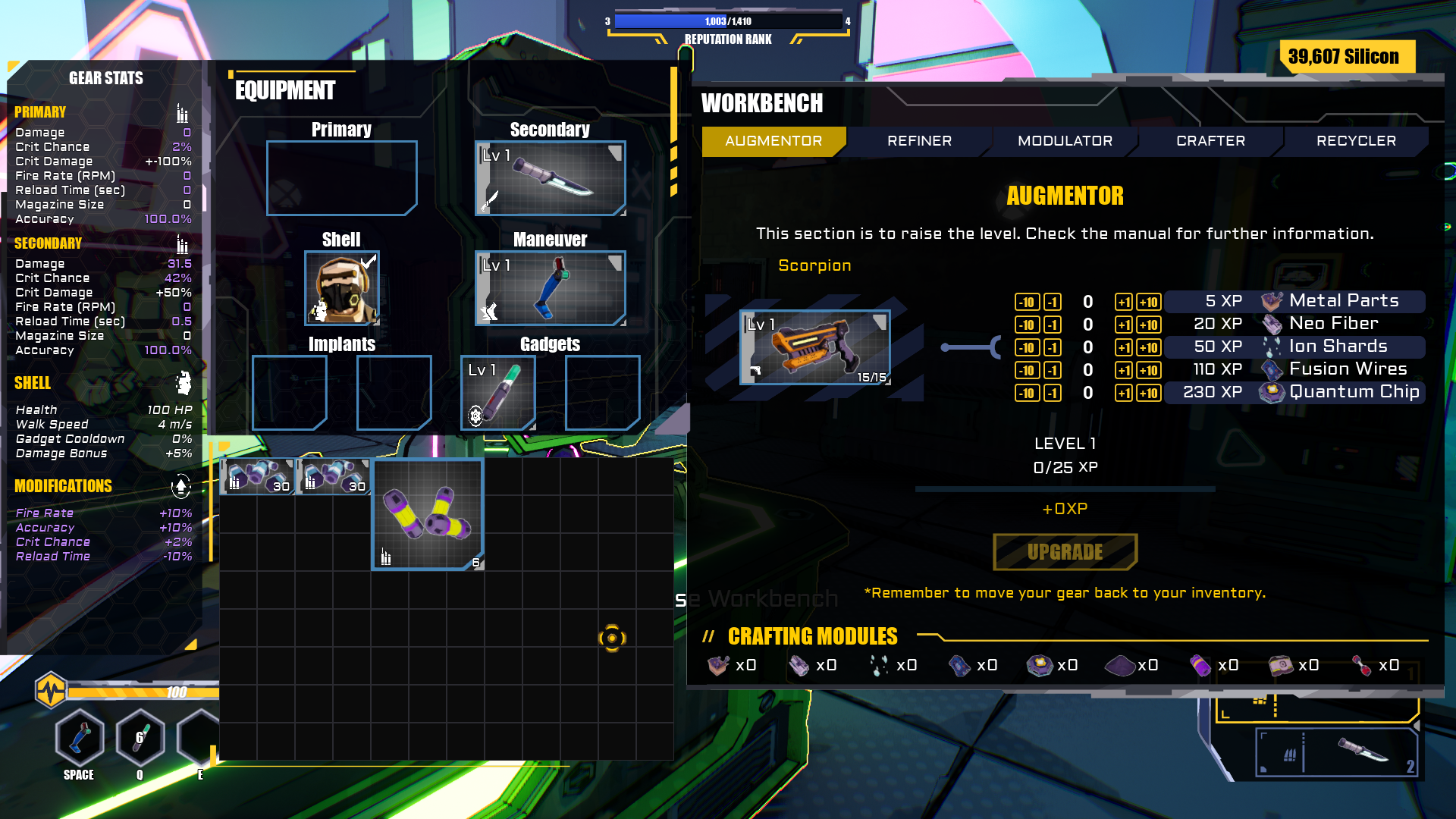1456x819 pixels.
Task: Open the Modulator tab
Action: click(x=1065, y=141)
